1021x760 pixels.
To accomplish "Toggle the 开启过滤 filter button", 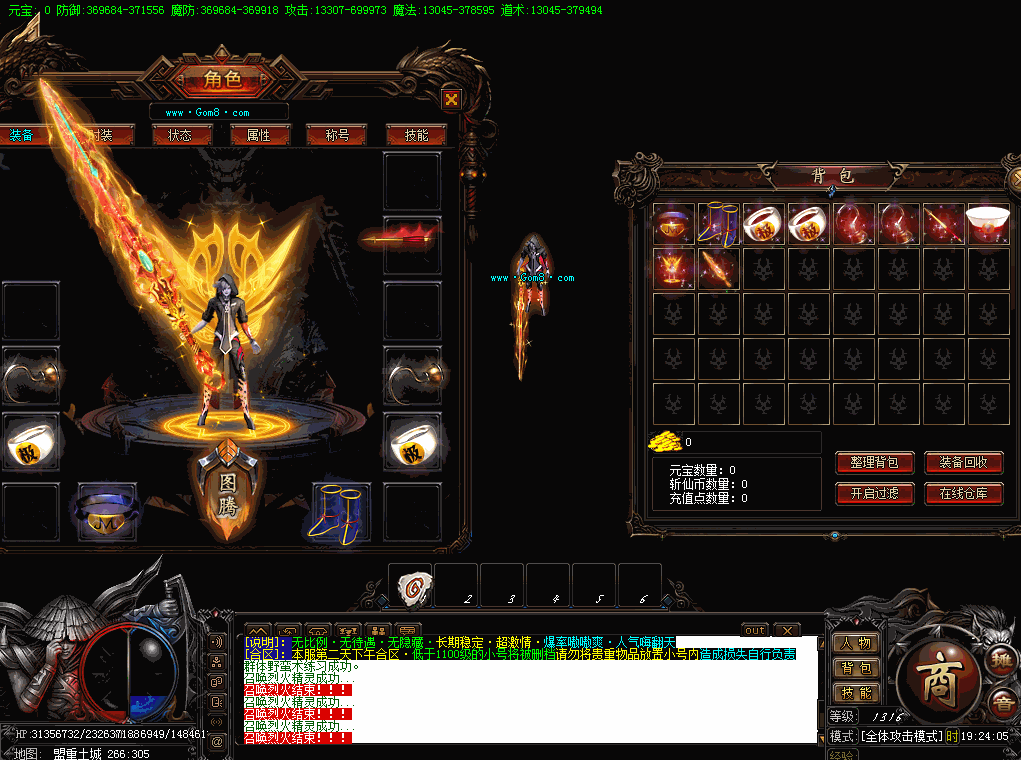I will [874, 493].
